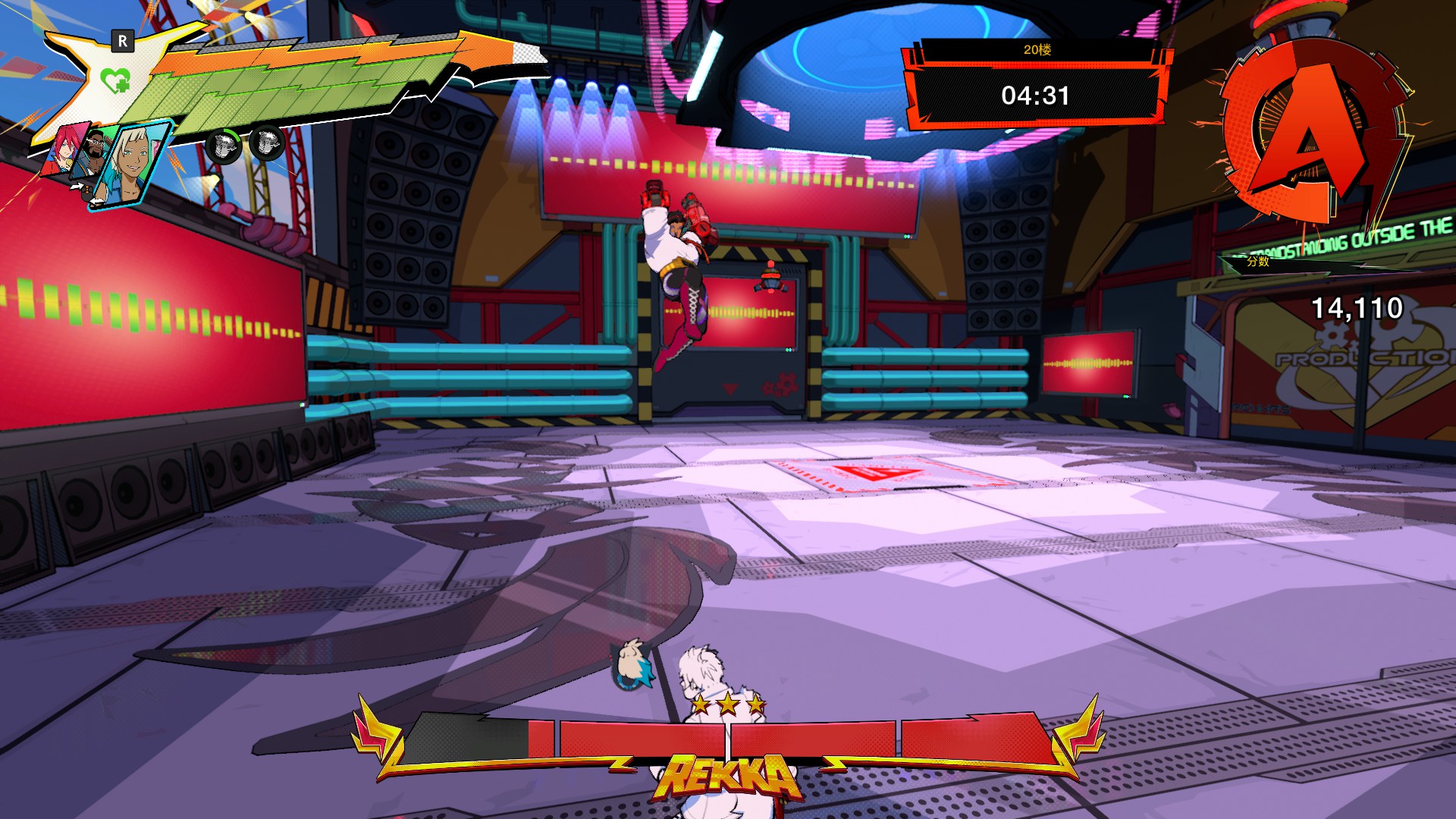Choose Macaron's partner portrait
Screen dimensions: 1456x819
(x=94, y=151)
